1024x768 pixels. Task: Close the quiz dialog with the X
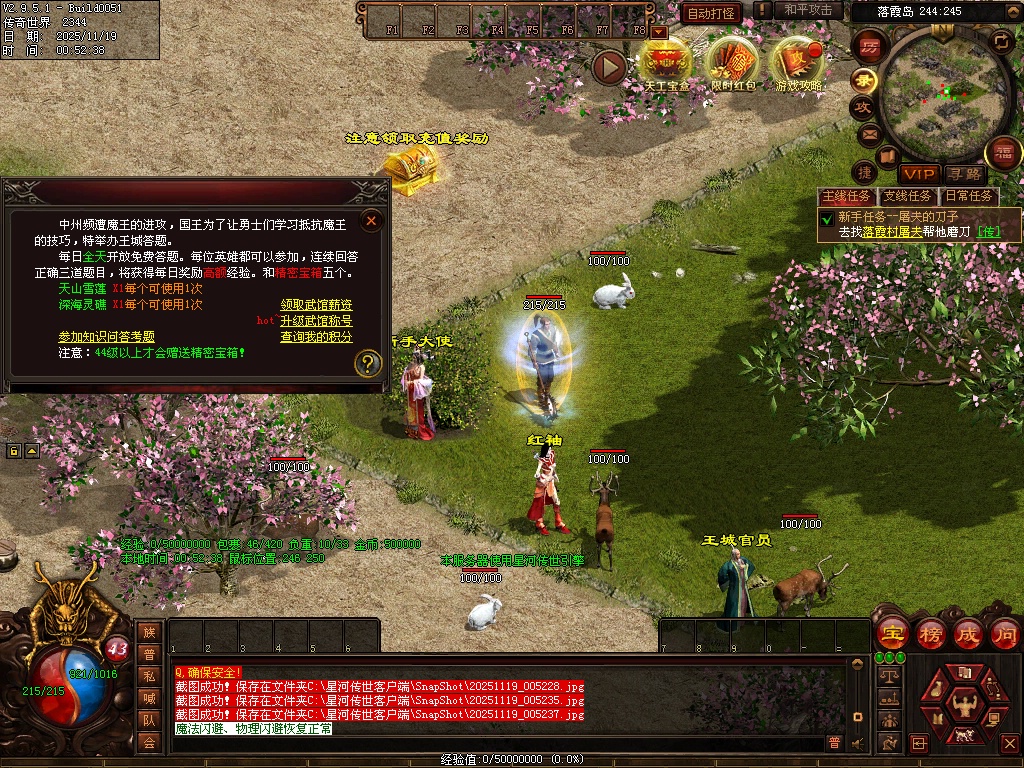click(371, 220)
